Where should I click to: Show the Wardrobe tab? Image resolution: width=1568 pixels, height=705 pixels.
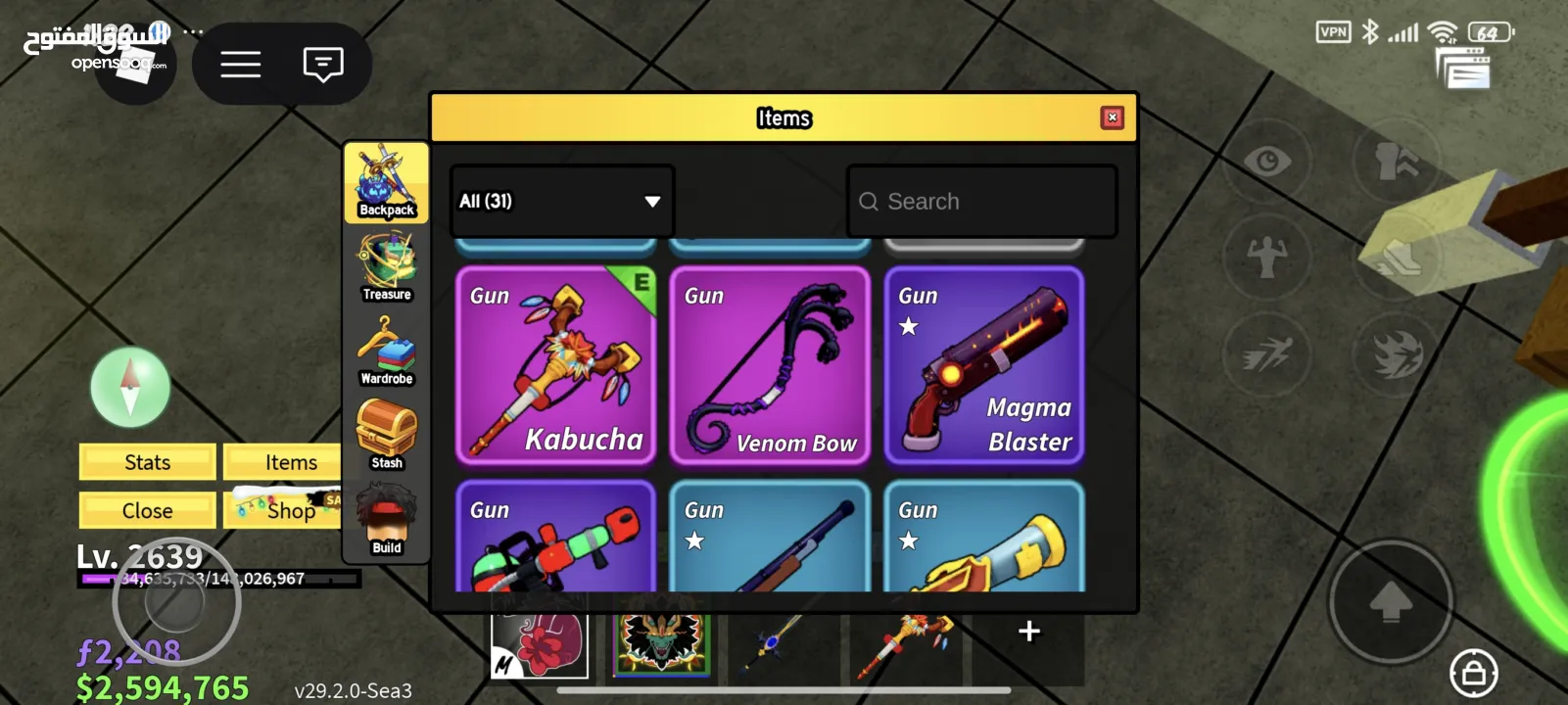click(387, 352)
